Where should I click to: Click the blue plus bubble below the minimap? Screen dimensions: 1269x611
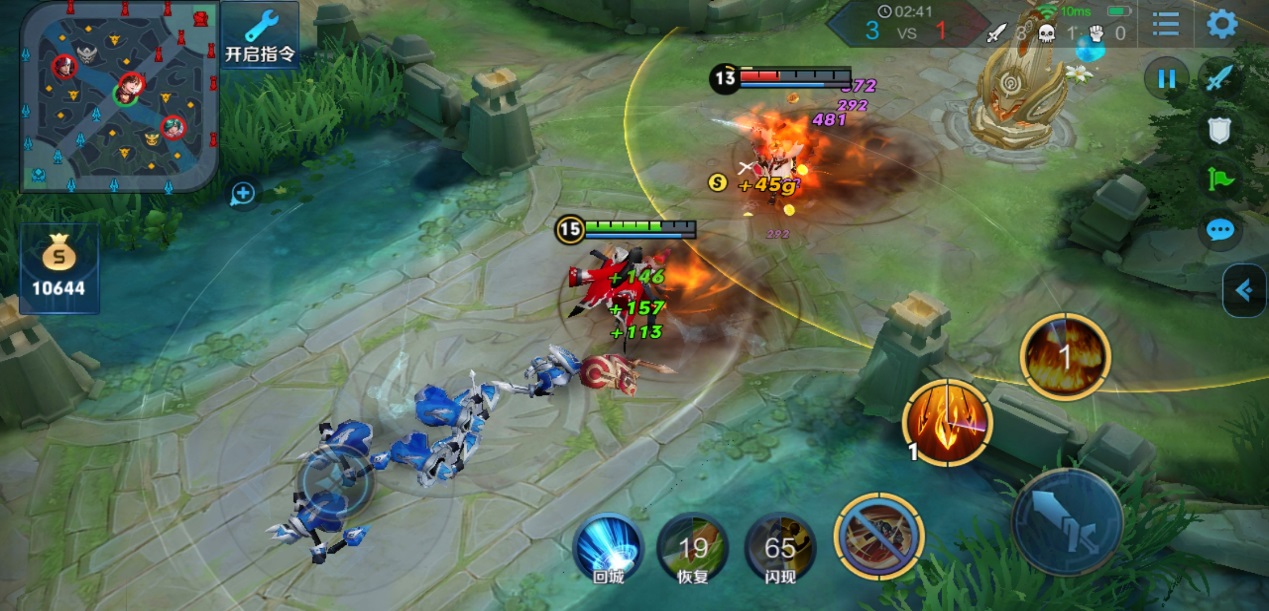coord(244,193)
